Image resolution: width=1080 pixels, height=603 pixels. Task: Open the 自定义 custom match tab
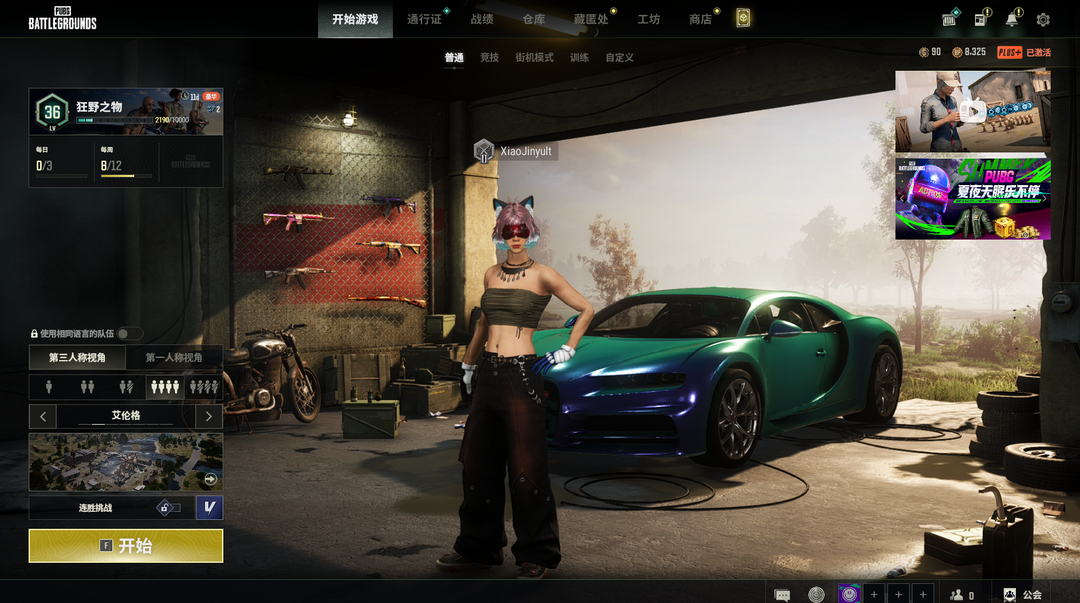[620, 58]
